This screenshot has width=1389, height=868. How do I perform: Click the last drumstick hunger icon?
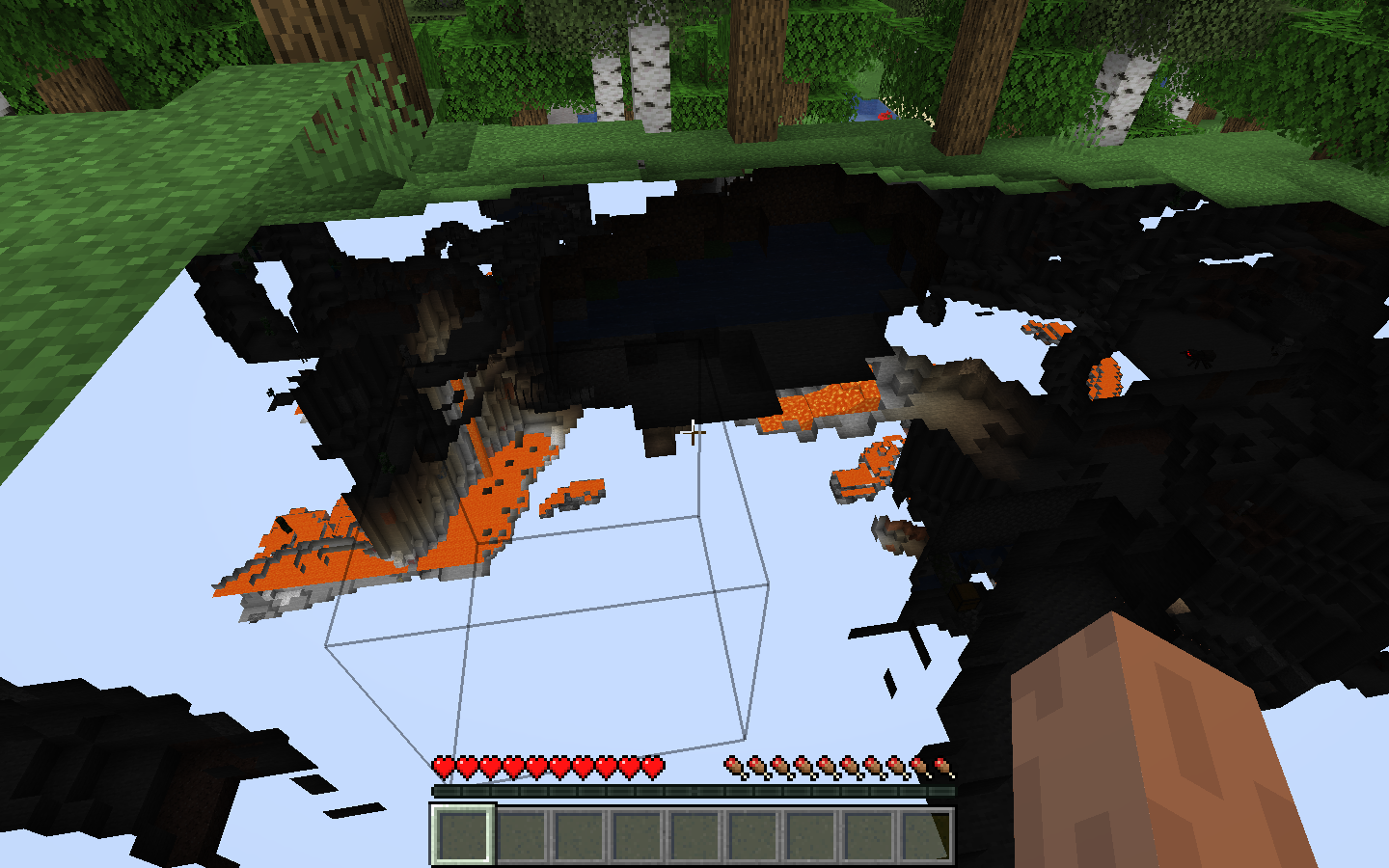pos(940,767)
